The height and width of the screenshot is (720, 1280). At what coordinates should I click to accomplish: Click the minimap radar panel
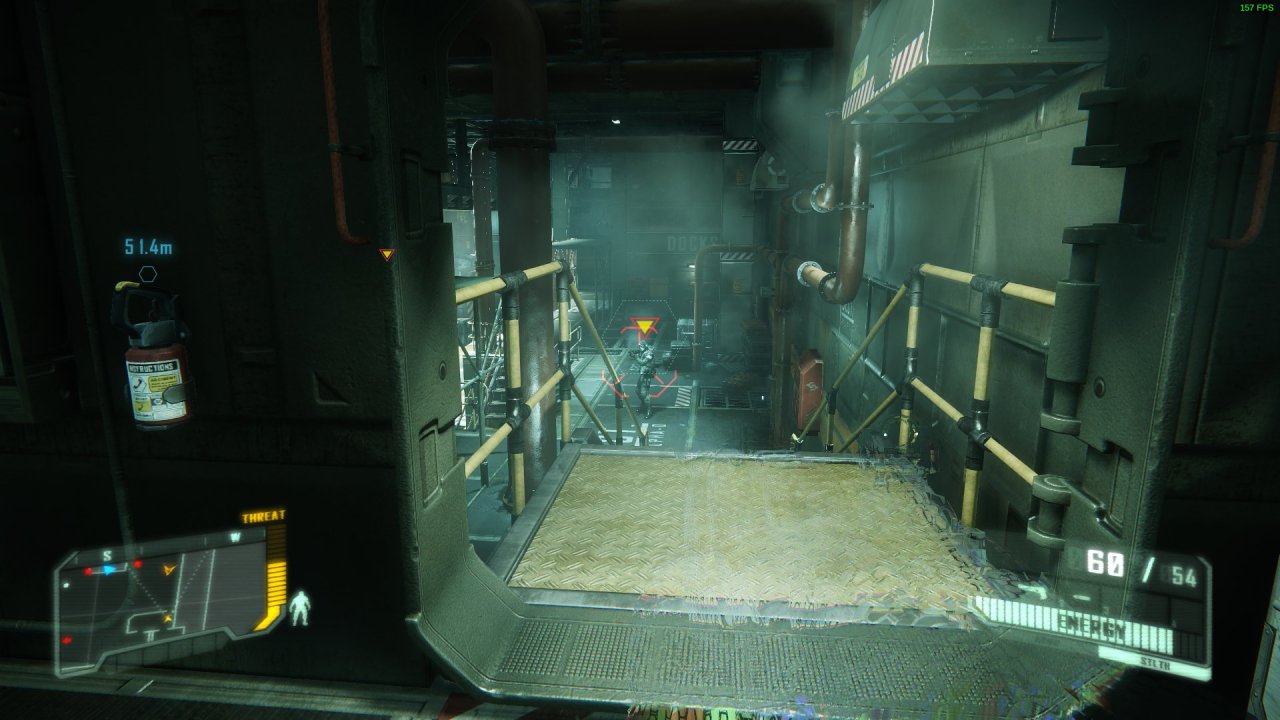point(158,600)
